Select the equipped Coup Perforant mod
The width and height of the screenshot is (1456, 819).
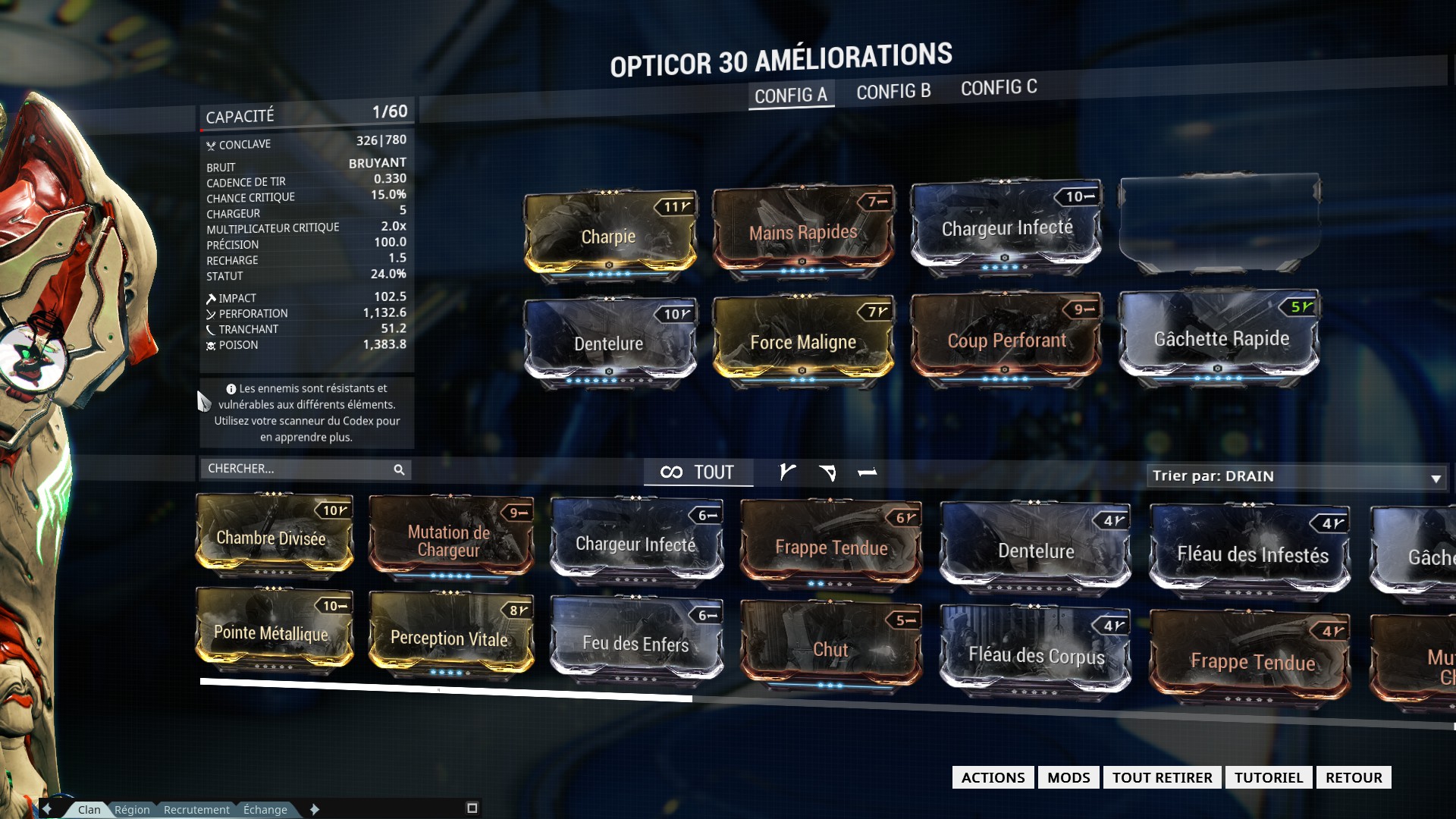pos(1006,338)
